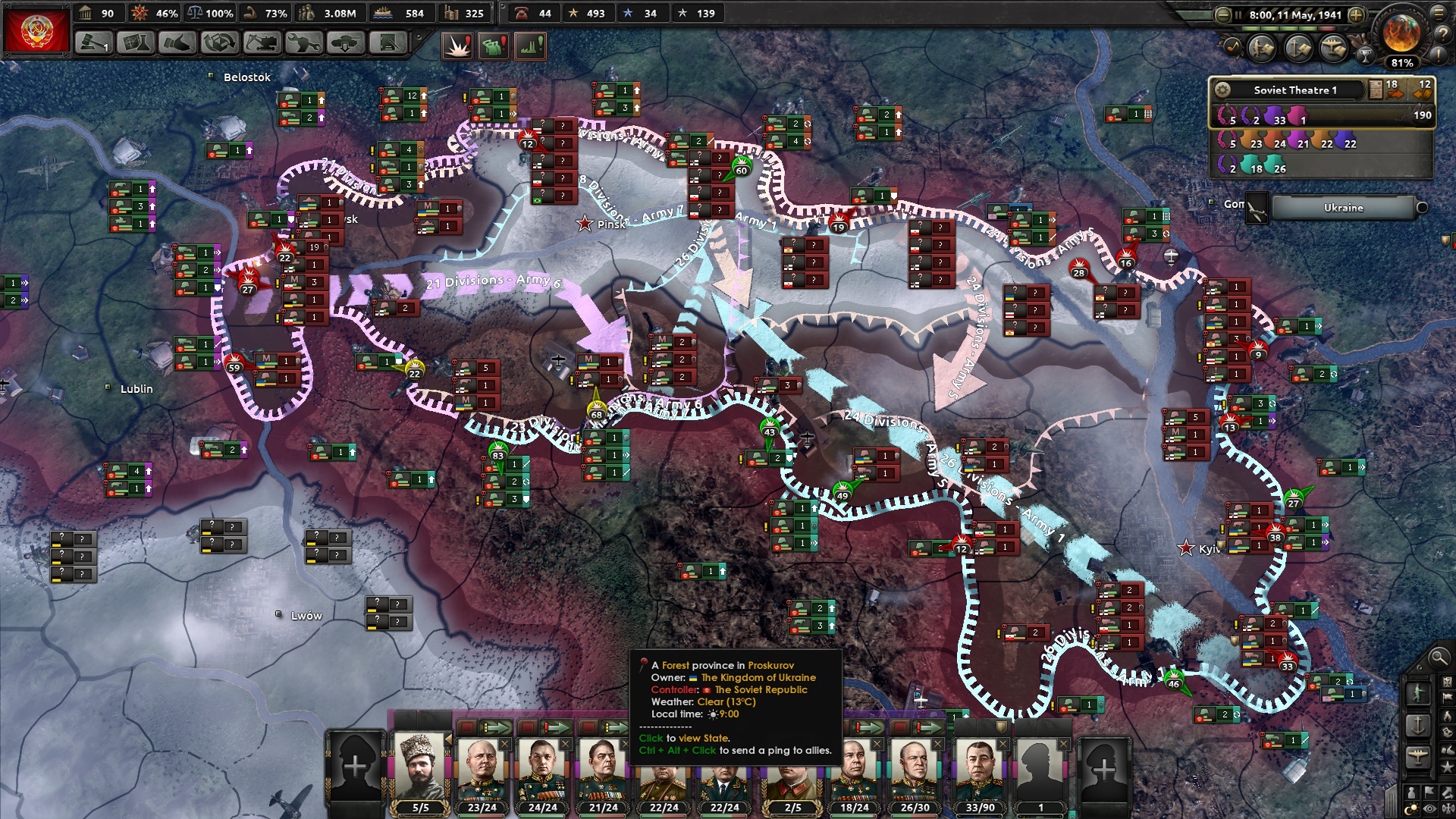Open the recruit and deploy tank screen
Image resolution: width=1456 pixels, height=819 pixels.
346,43
